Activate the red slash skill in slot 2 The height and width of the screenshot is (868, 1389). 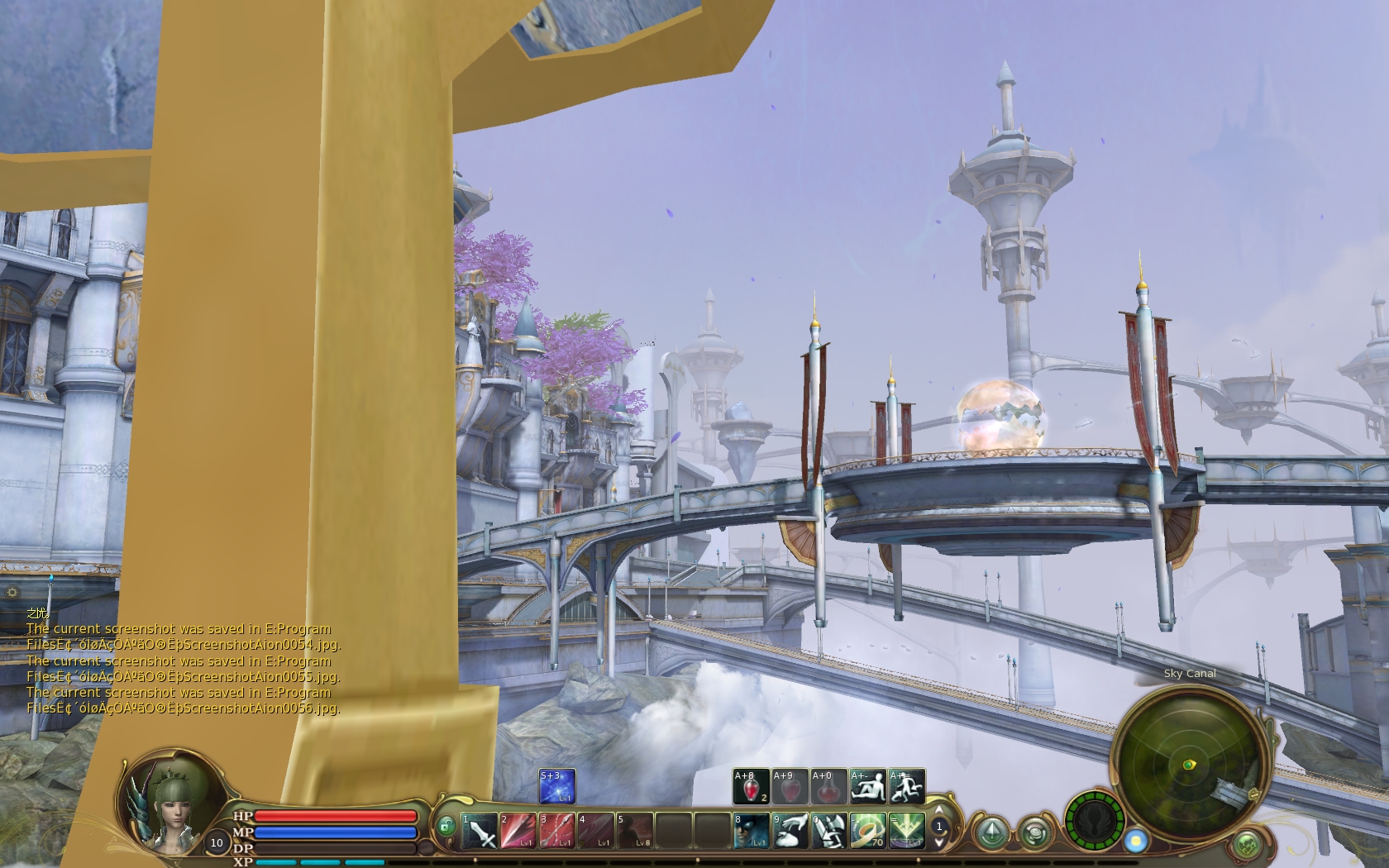tap(518, 831)
